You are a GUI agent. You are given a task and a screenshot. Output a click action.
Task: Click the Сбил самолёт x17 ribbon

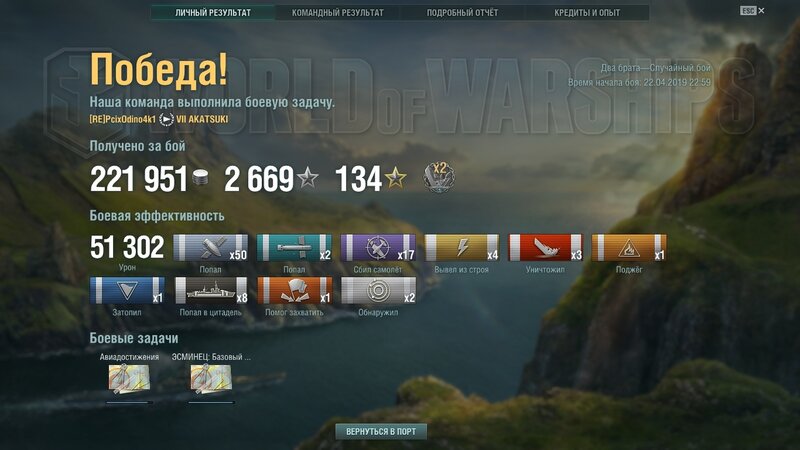click(x=379, y=247)
